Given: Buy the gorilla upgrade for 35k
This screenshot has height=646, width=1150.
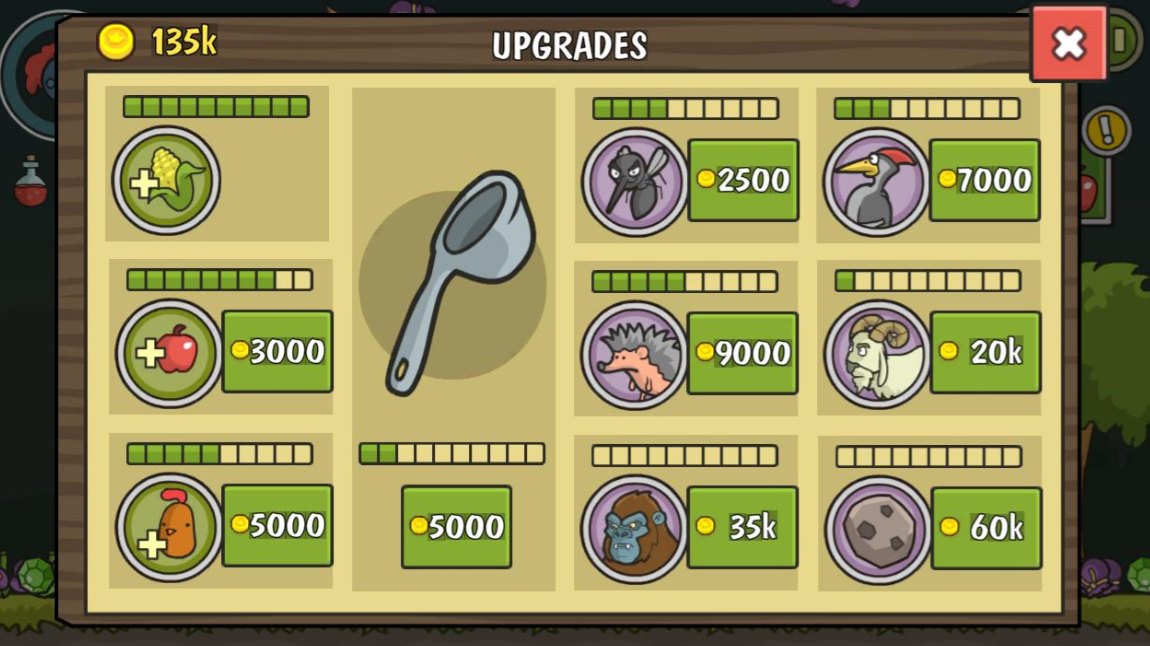Looking at the screenshot, I should click(x=742, y=527).
